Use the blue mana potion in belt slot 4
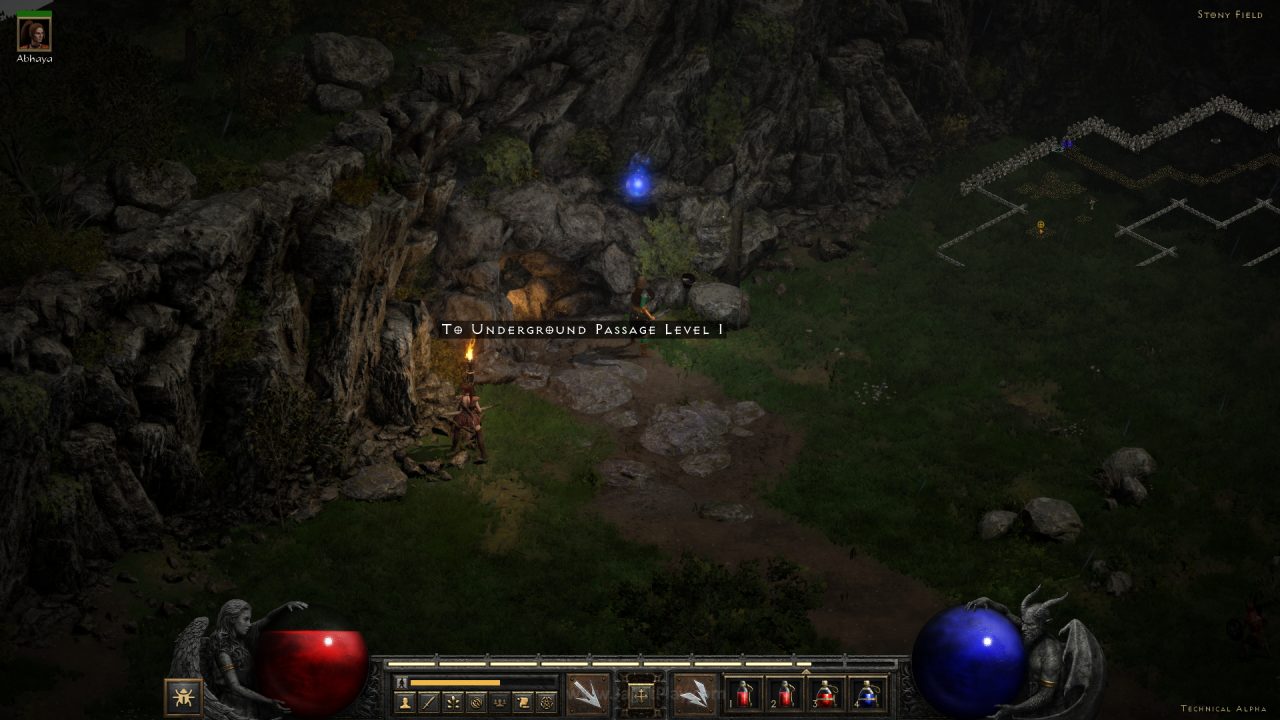The height and width of the screenshot is (720, 1280). (867, 694)
